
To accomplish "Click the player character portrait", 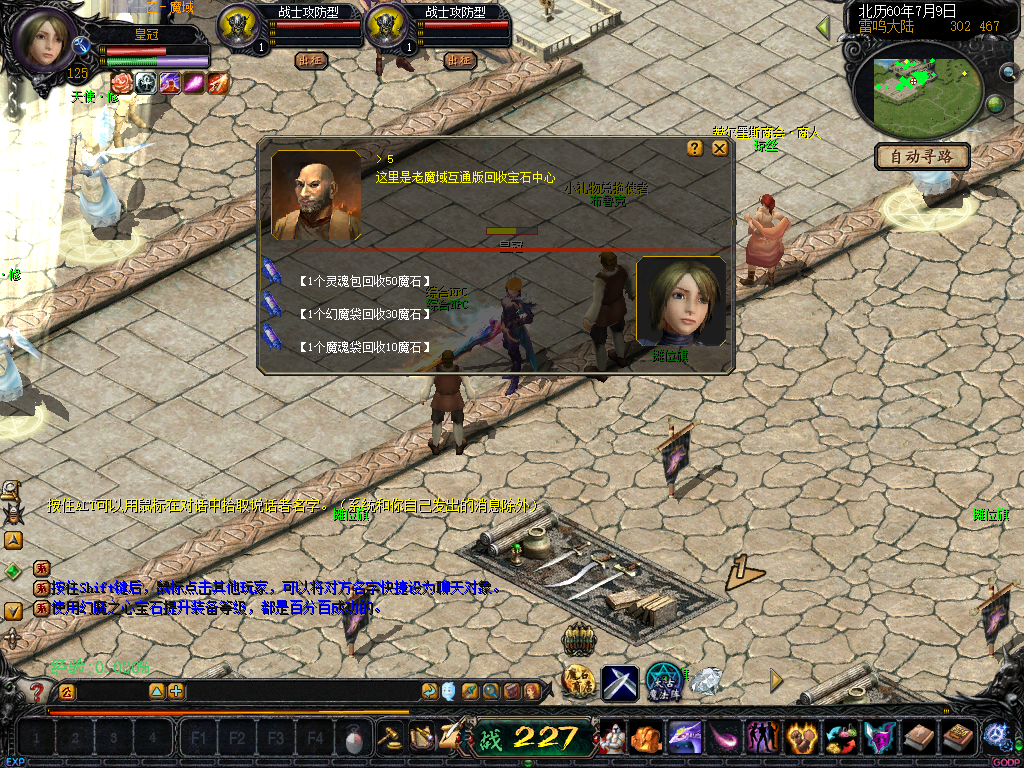I will coord(42,38).
